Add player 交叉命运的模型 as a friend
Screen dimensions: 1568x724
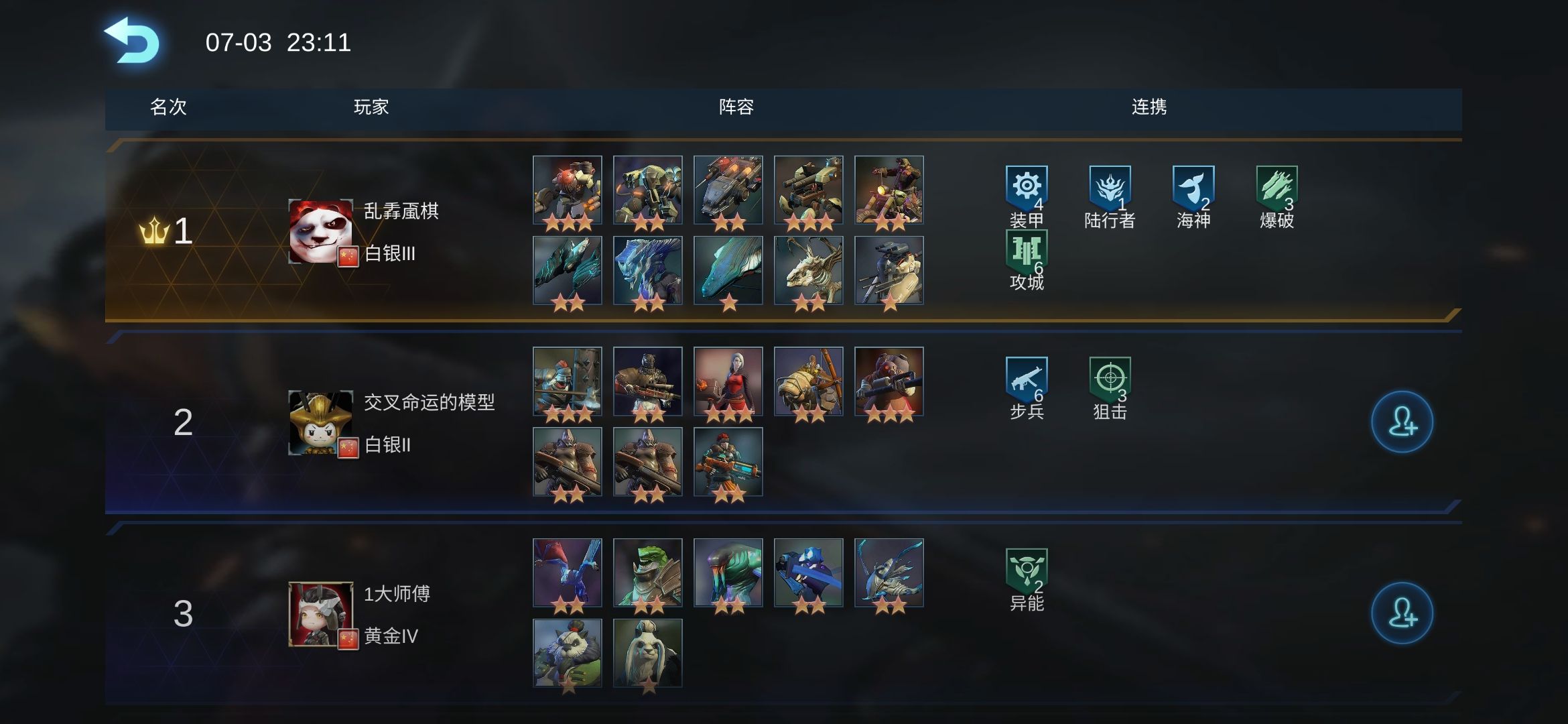click(1402, 422)
